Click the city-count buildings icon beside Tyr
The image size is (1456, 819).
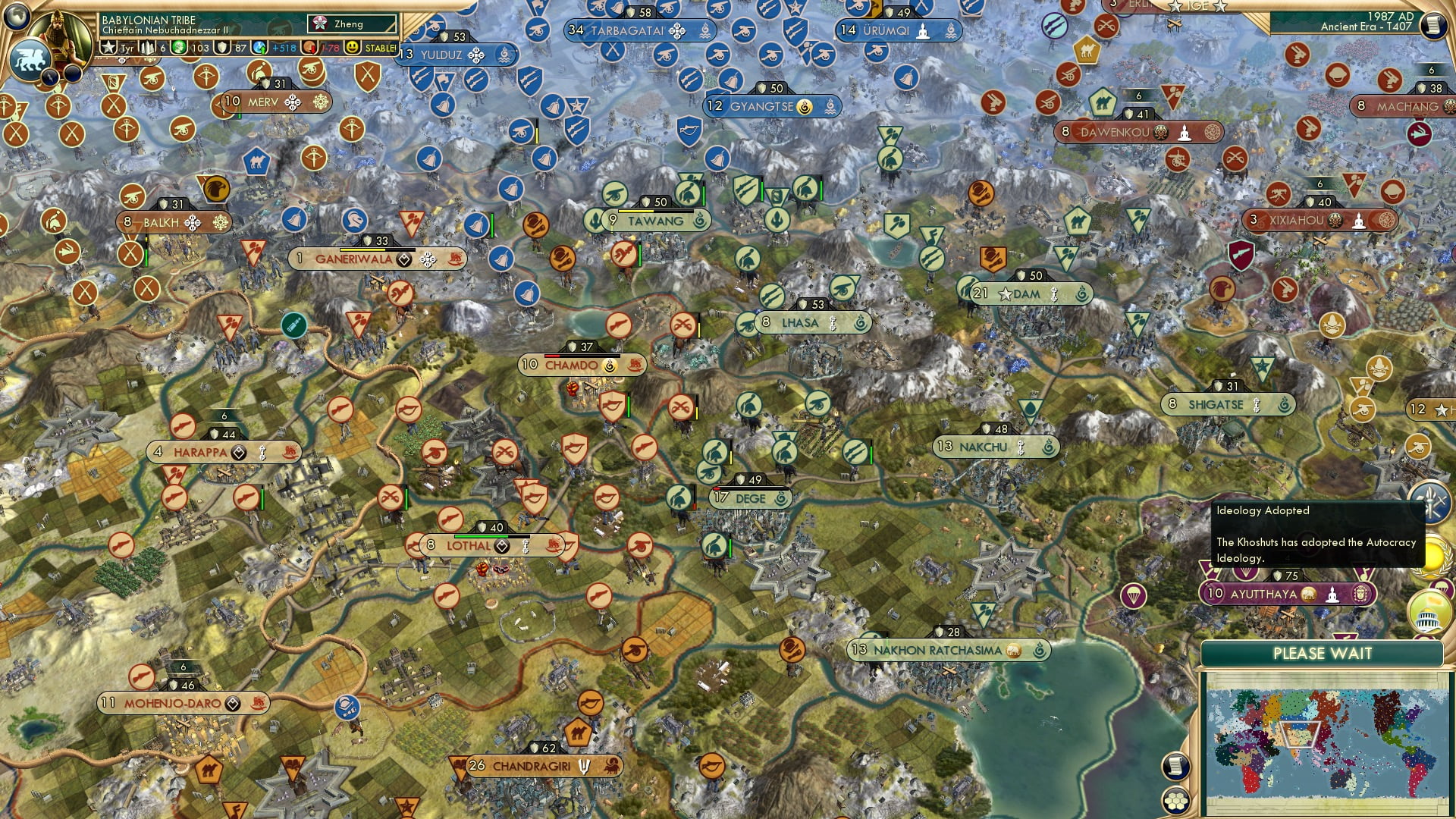coord(146,46)
